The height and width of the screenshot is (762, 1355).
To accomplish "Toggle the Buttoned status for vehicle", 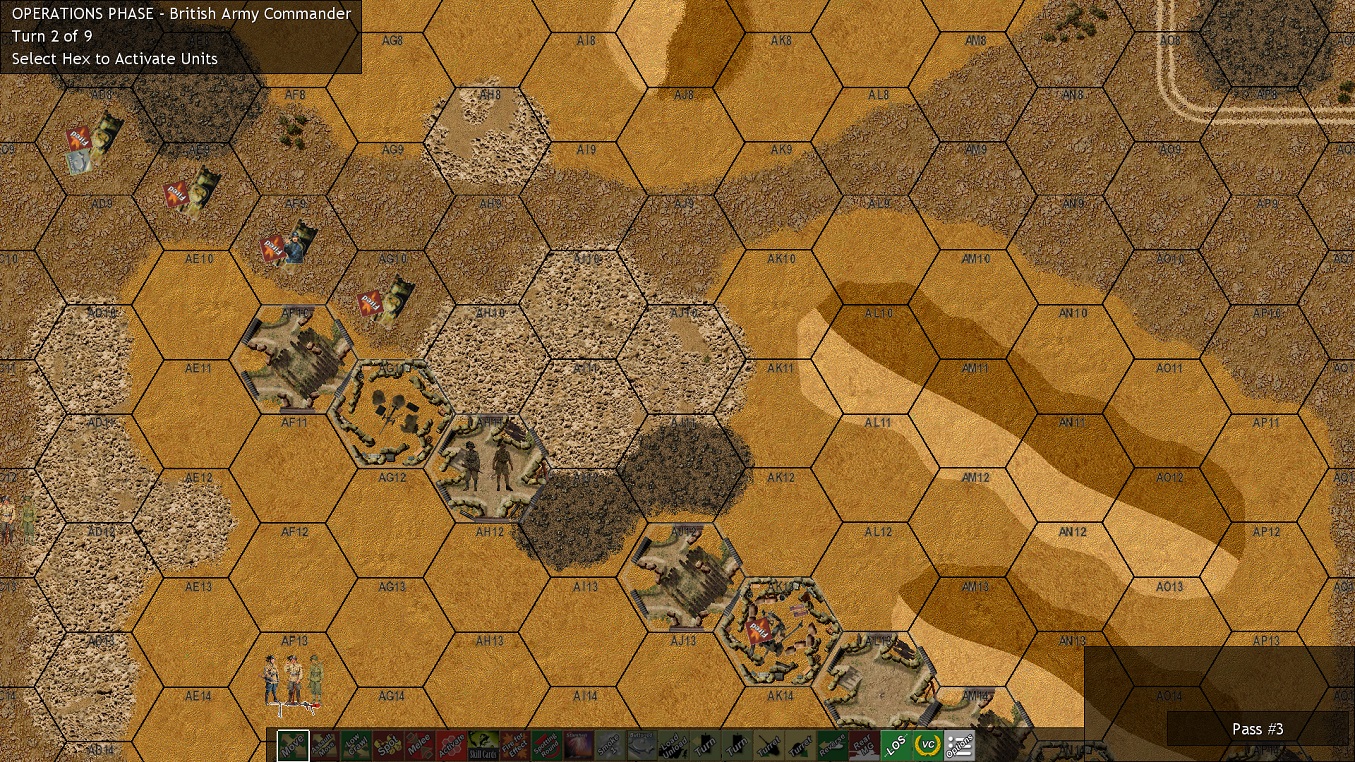I will (x=641, y=746).
